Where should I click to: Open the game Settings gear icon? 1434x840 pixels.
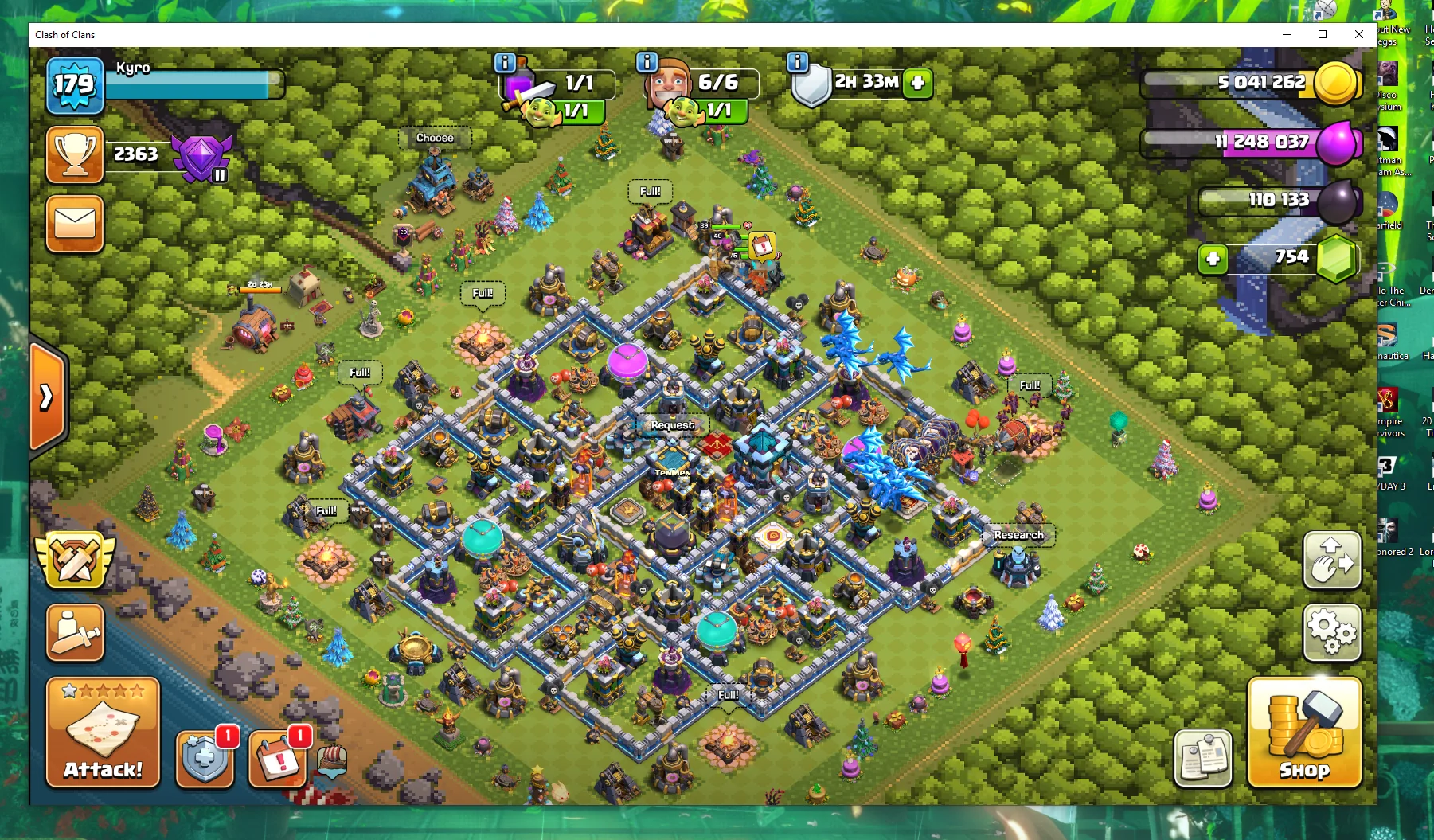point(1330,633)
